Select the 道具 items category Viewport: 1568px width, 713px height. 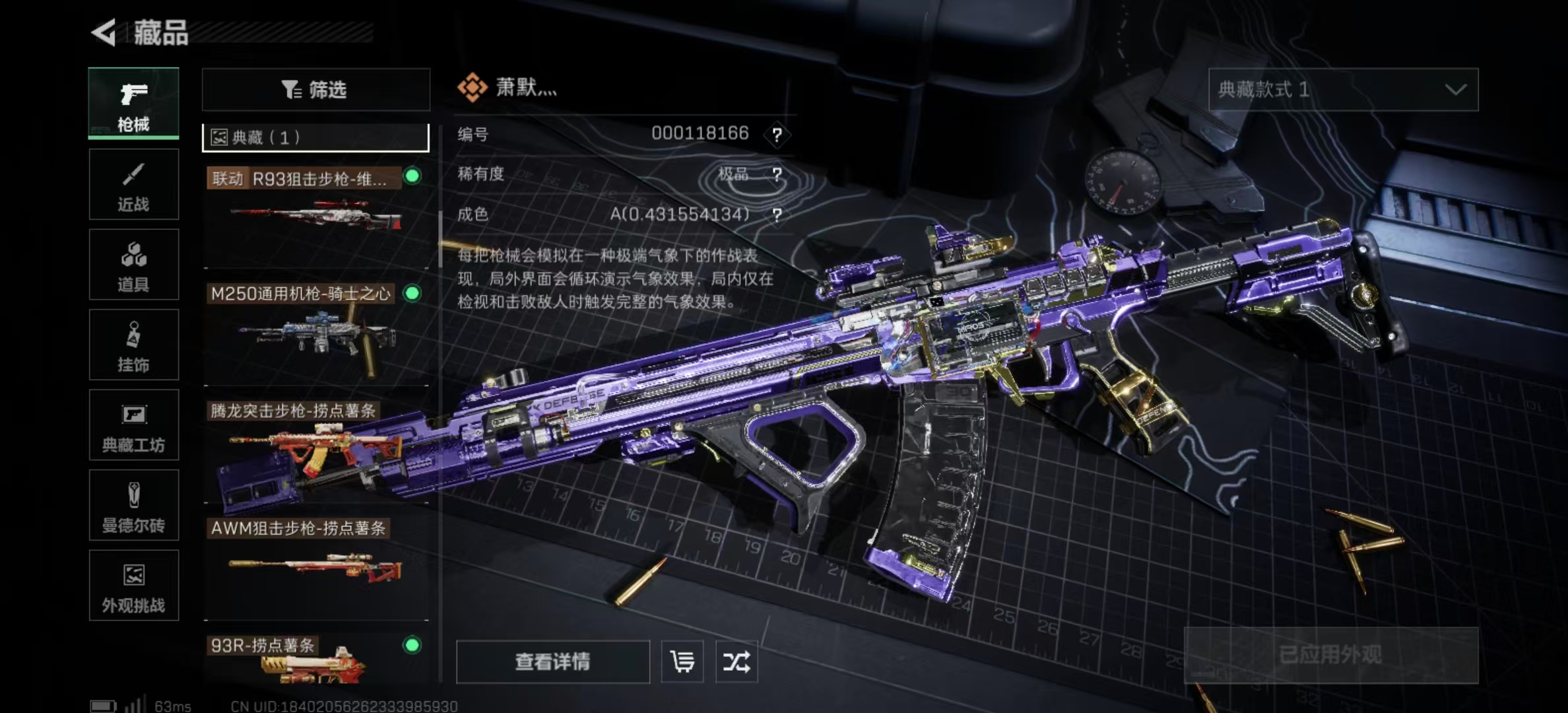(133, 265)
